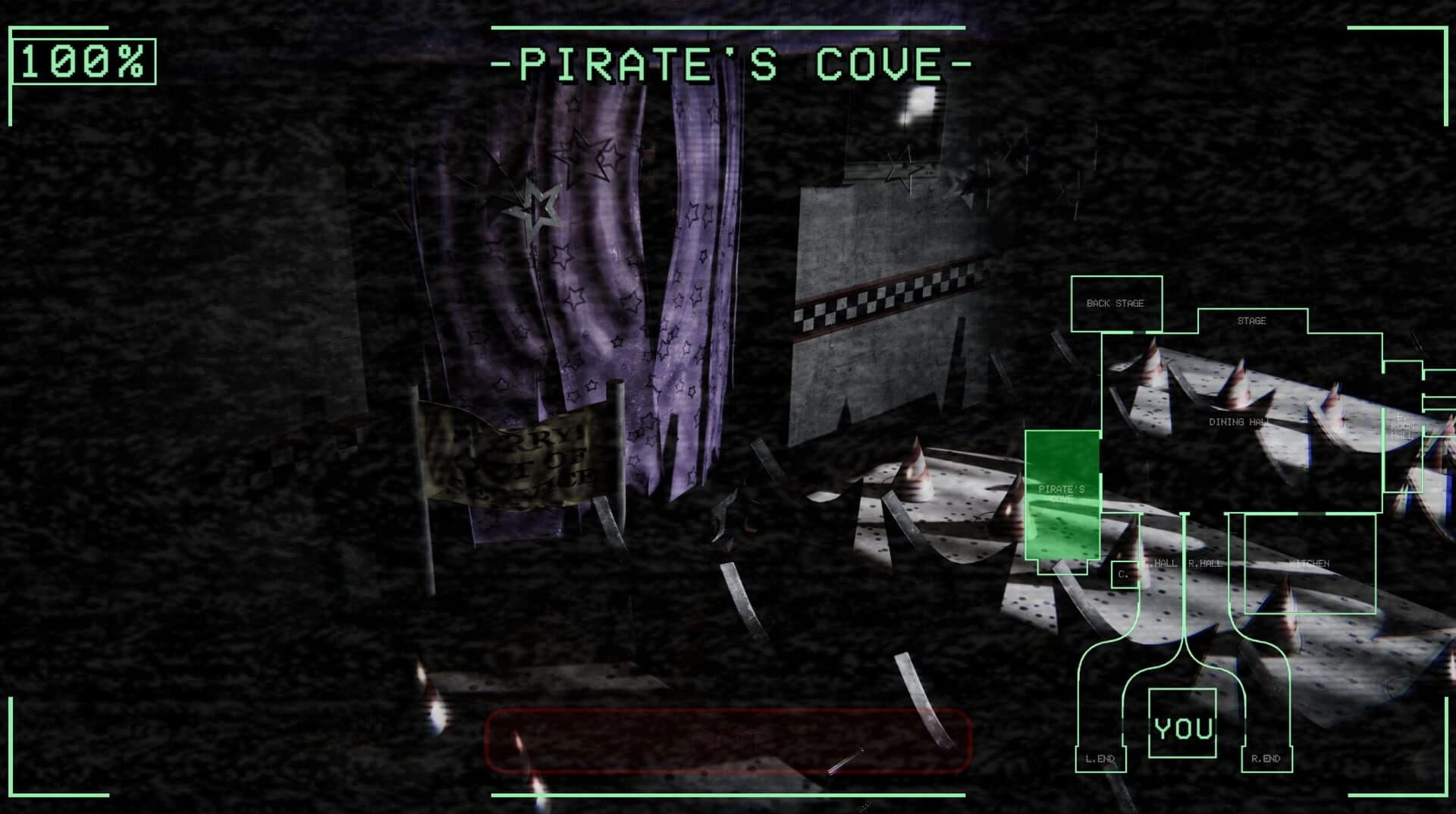Check the Kitchen camera feed
Image resolution: width=1456 pixels, height=814 pixels.
tap(1310, 564)
